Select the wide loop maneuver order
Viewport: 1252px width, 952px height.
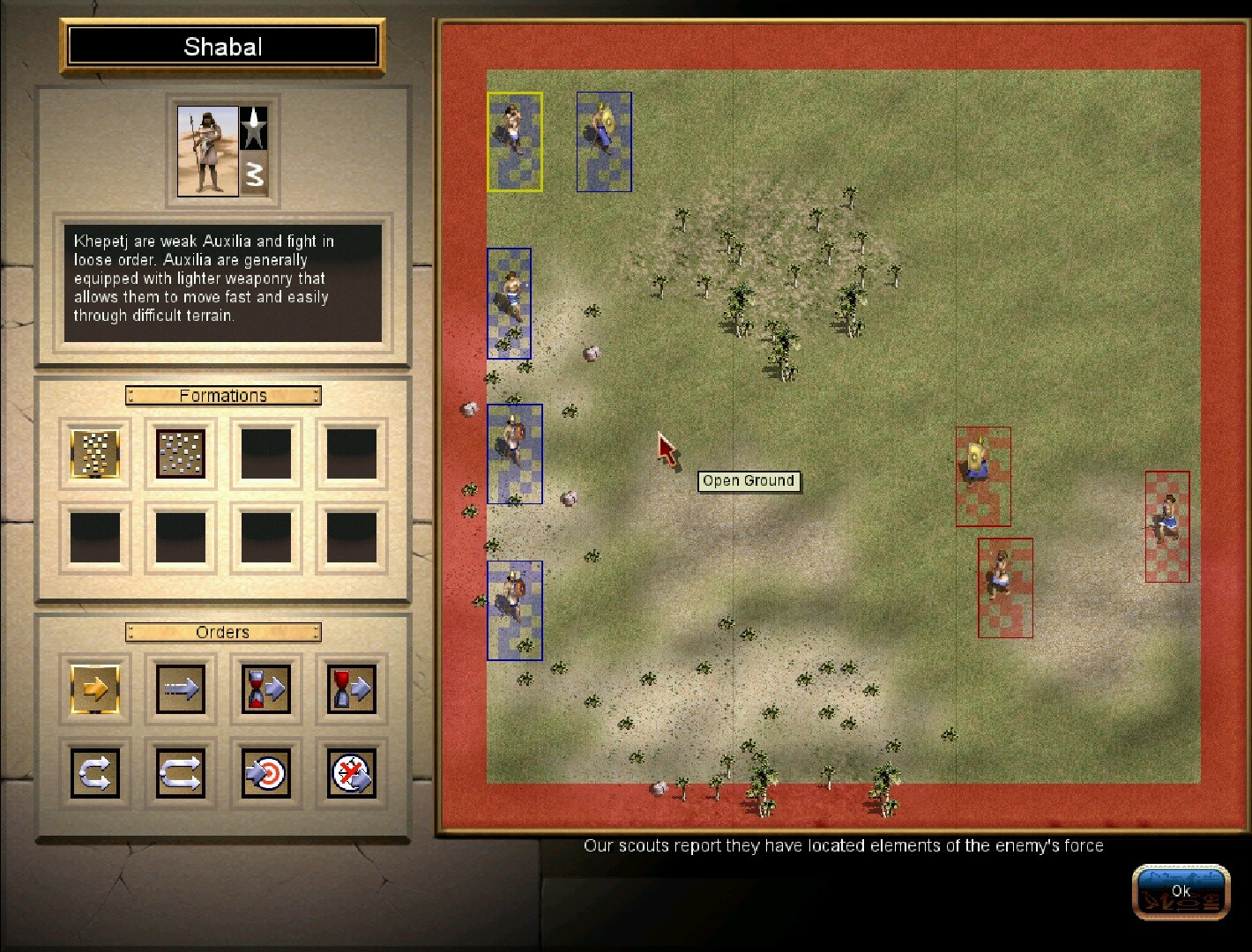179,773
